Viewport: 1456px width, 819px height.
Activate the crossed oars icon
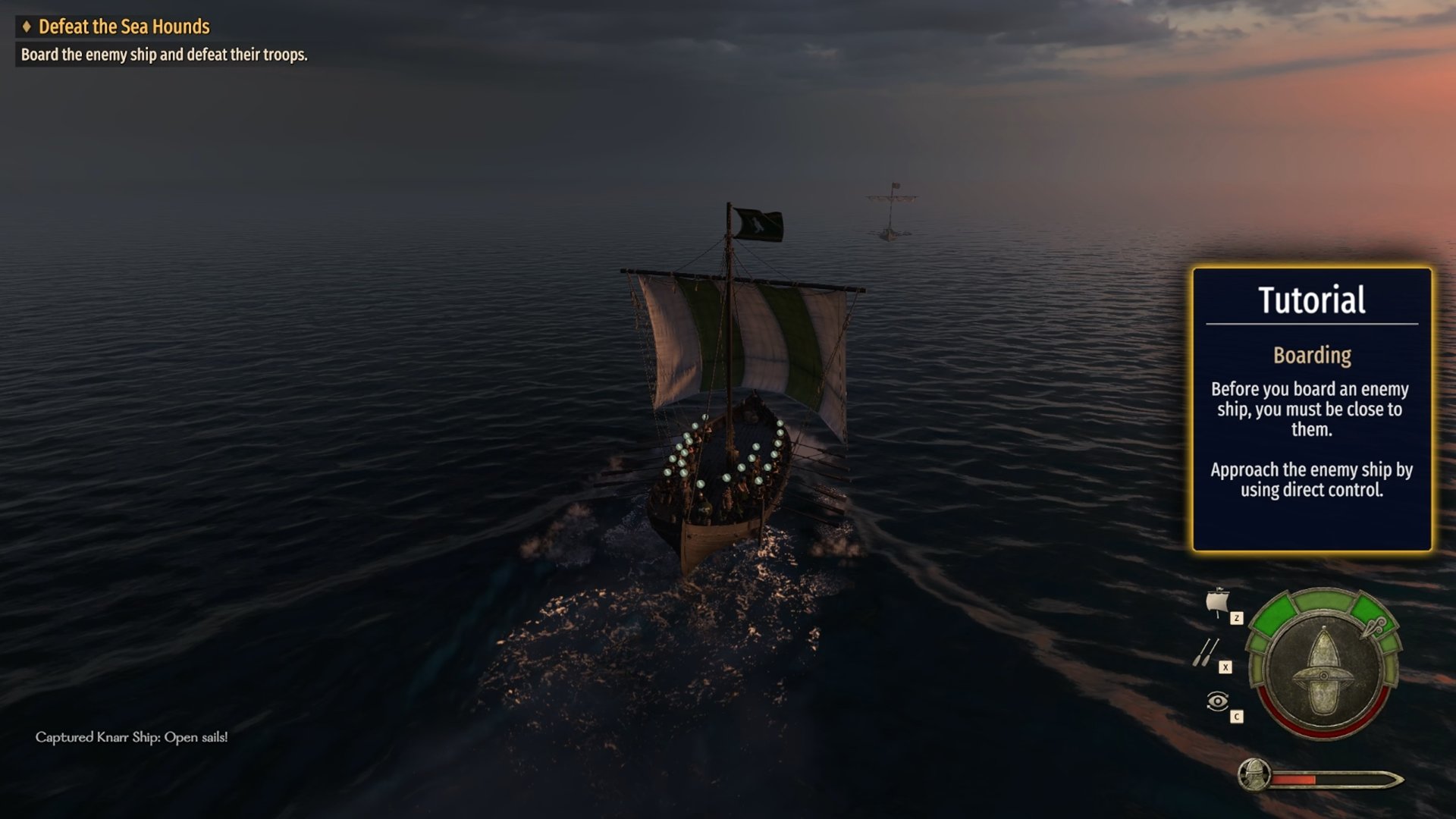[x=1206, y=652]
